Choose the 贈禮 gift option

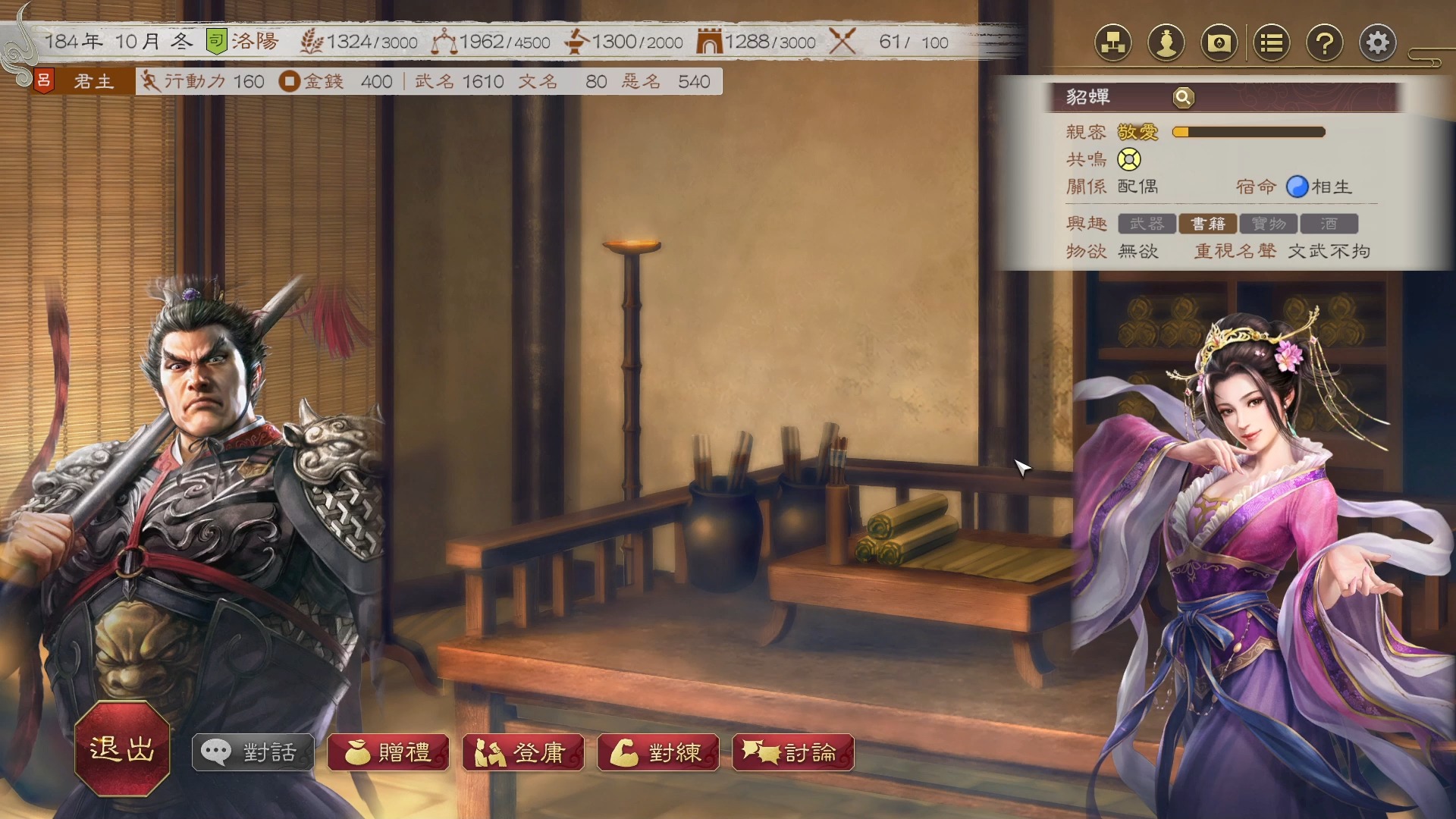(x=388, y=752)
